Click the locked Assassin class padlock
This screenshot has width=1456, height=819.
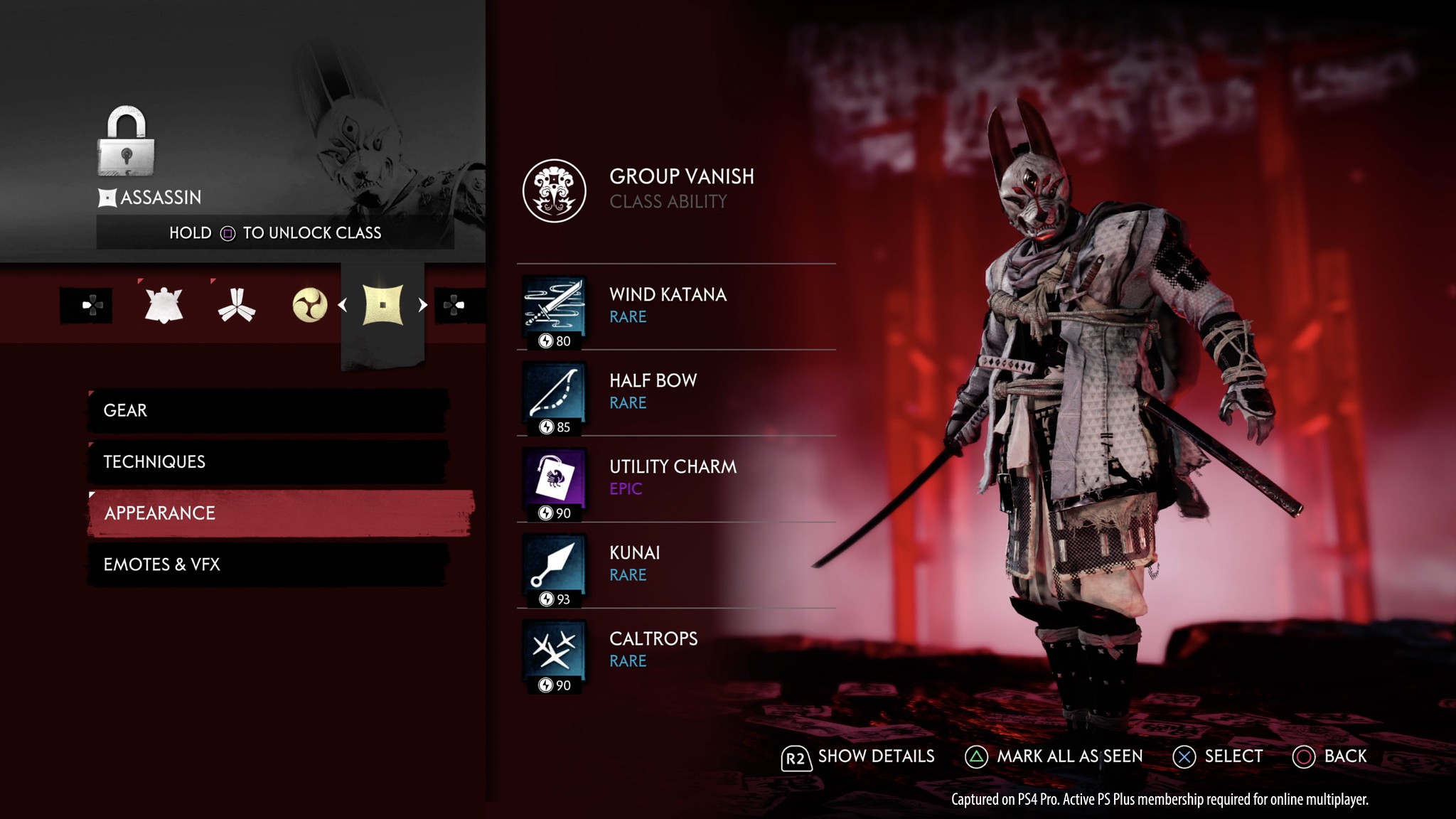pos(126,141)
